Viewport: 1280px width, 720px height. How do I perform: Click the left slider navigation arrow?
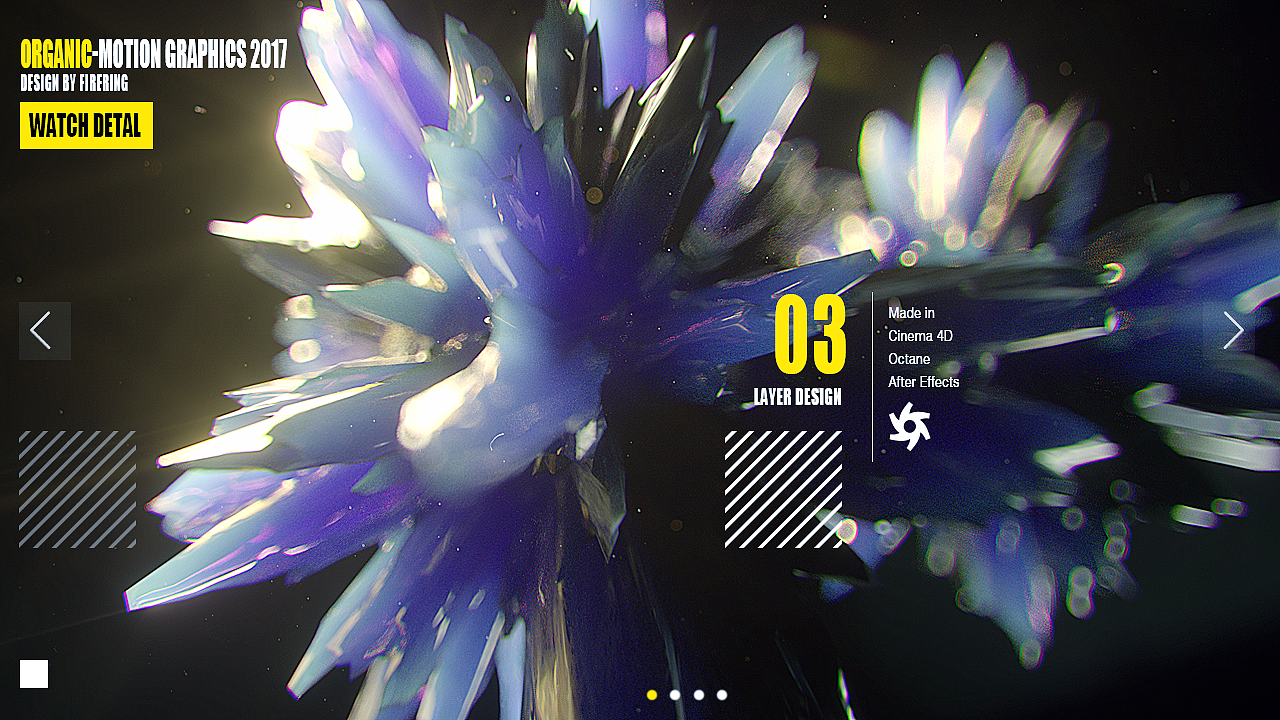click(44, 330)
